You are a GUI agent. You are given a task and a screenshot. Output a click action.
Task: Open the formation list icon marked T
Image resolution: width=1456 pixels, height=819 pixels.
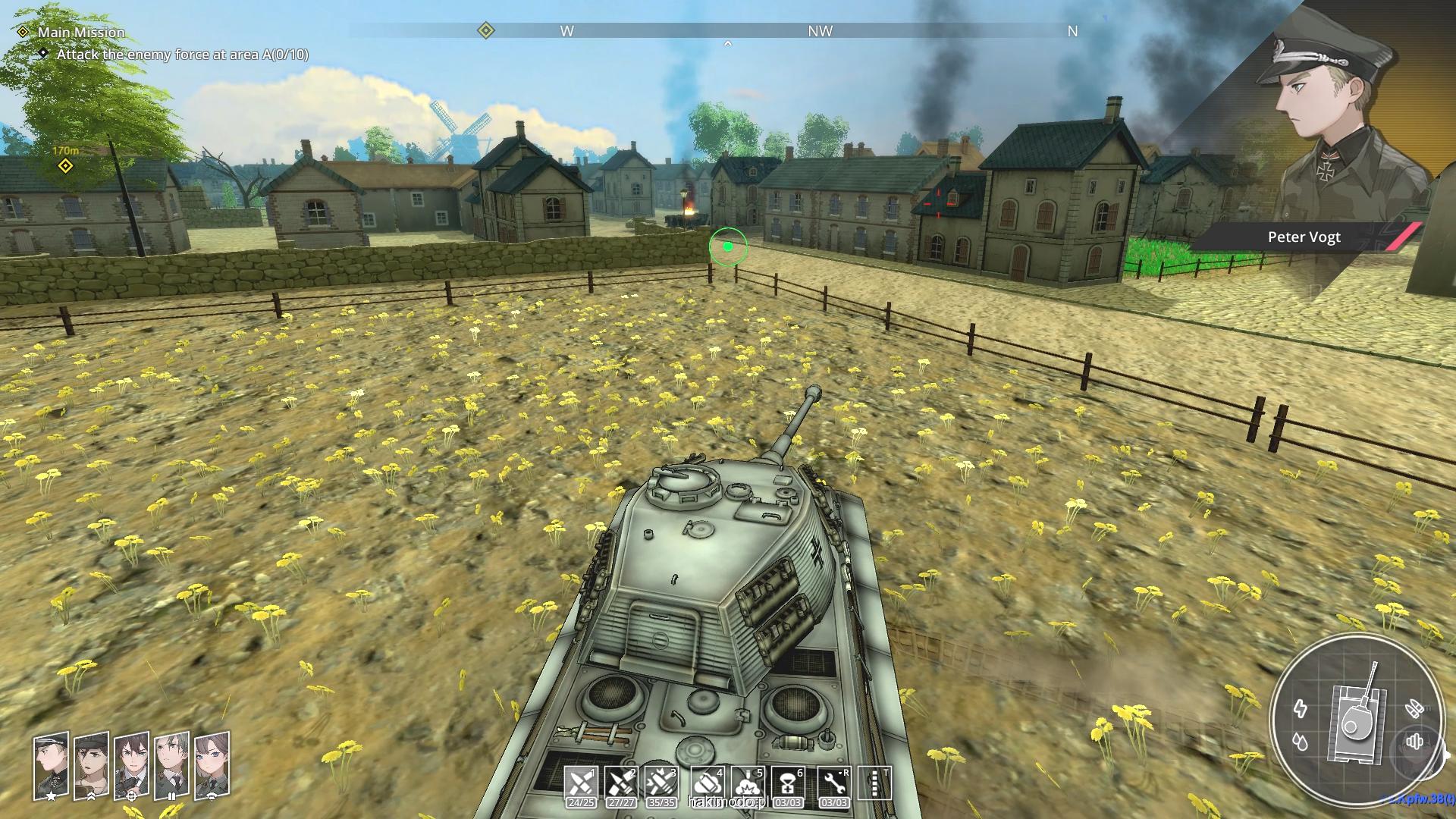click(874, 783)
